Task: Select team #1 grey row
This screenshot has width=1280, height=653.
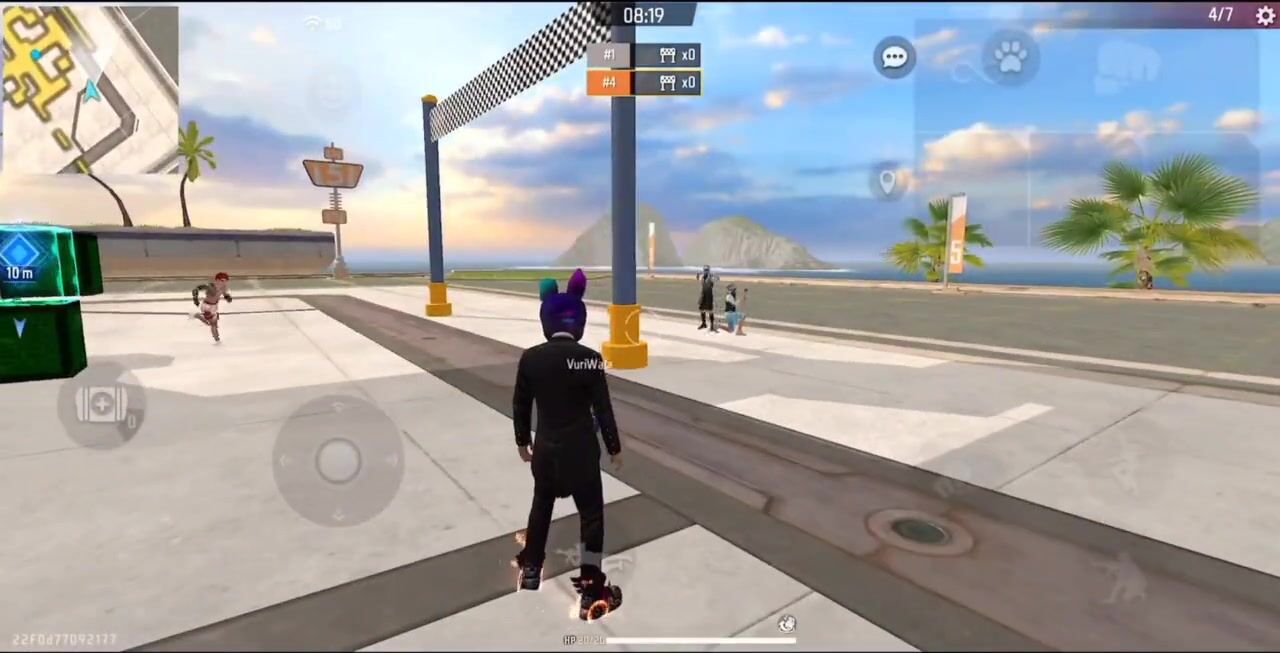Action: coord(643,55)
